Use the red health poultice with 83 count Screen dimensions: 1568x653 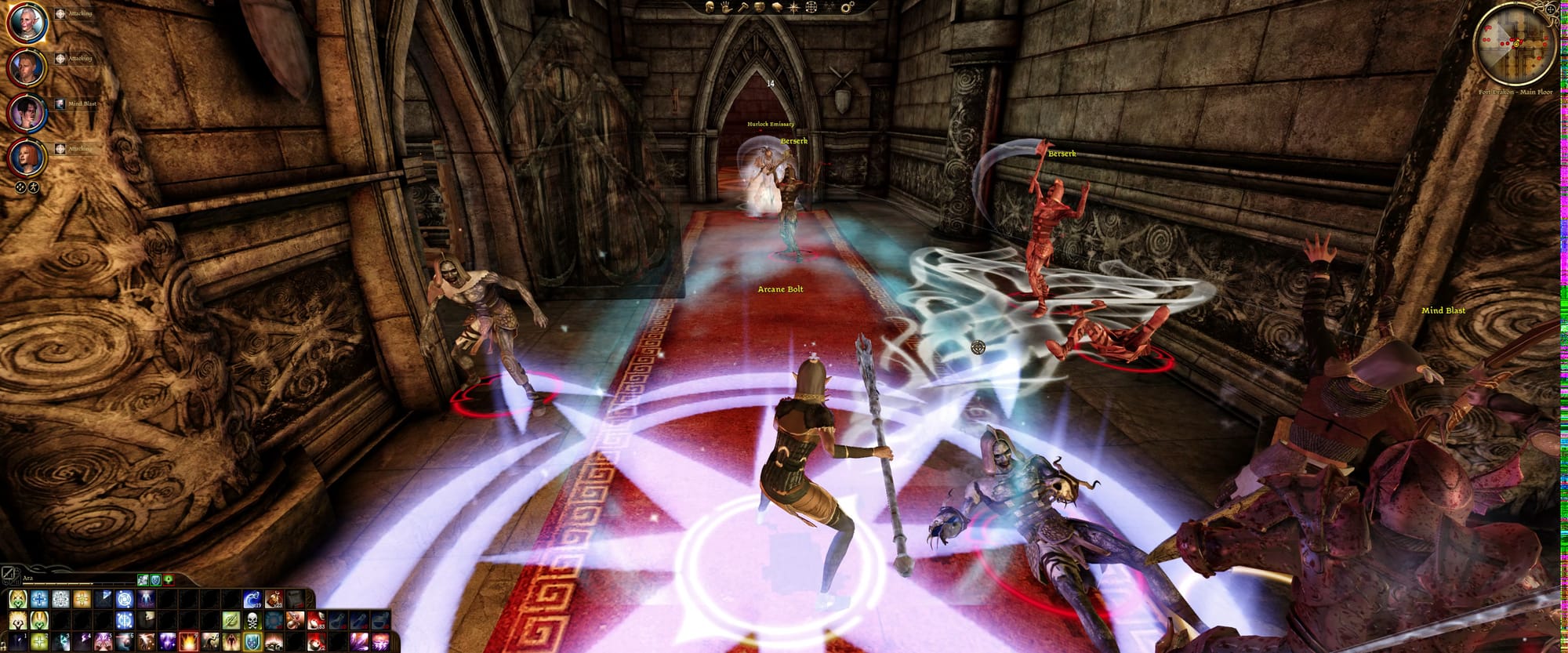point(316,622)
